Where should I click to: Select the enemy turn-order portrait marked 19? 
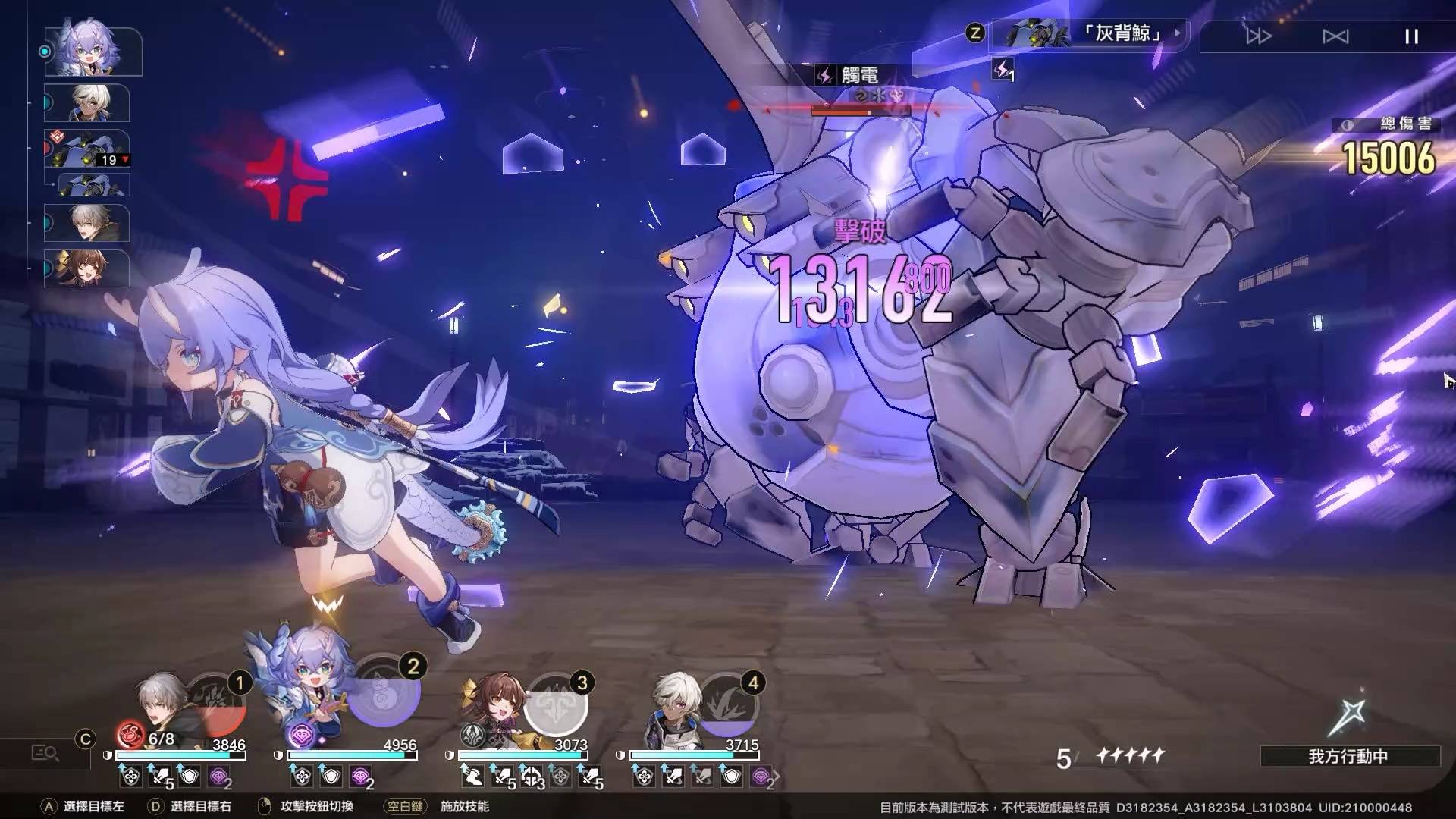coord(88,149)
